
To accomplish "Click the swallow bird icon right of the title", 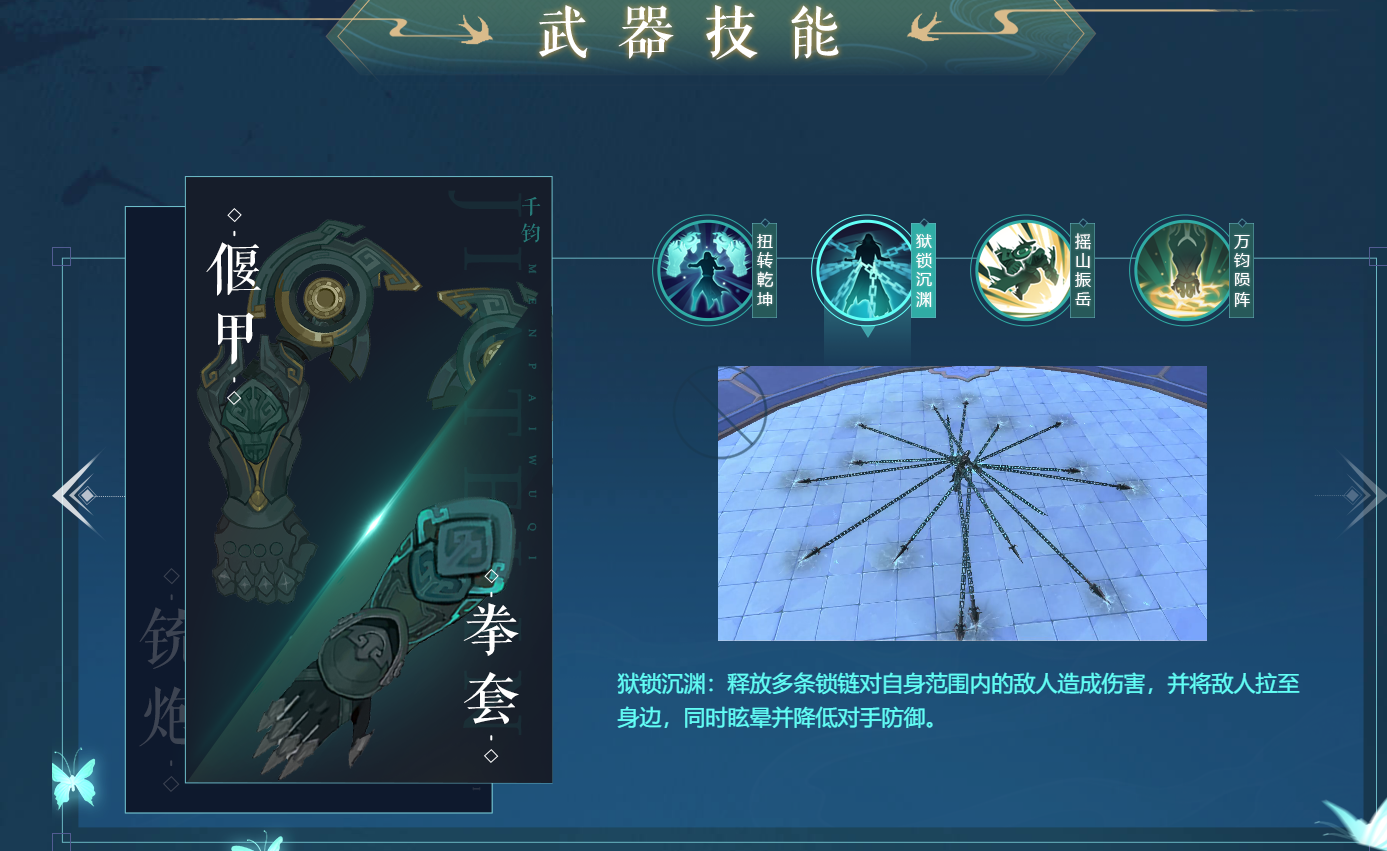I will pyautogui.click(x=925, y=26).
